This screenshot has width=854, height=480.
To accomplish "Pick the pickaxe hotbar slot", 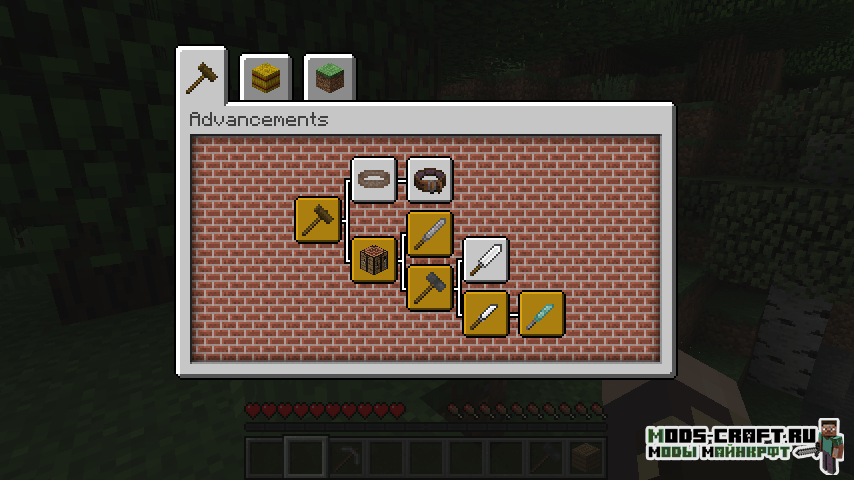I will pos(345,459).
